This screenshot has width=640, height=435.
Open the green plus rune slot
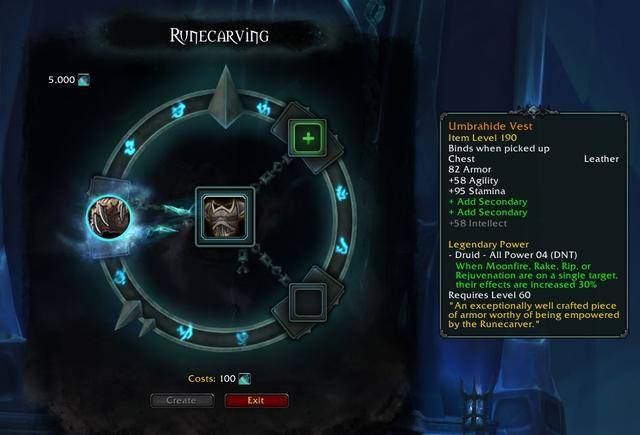click(x=307, y=136)
